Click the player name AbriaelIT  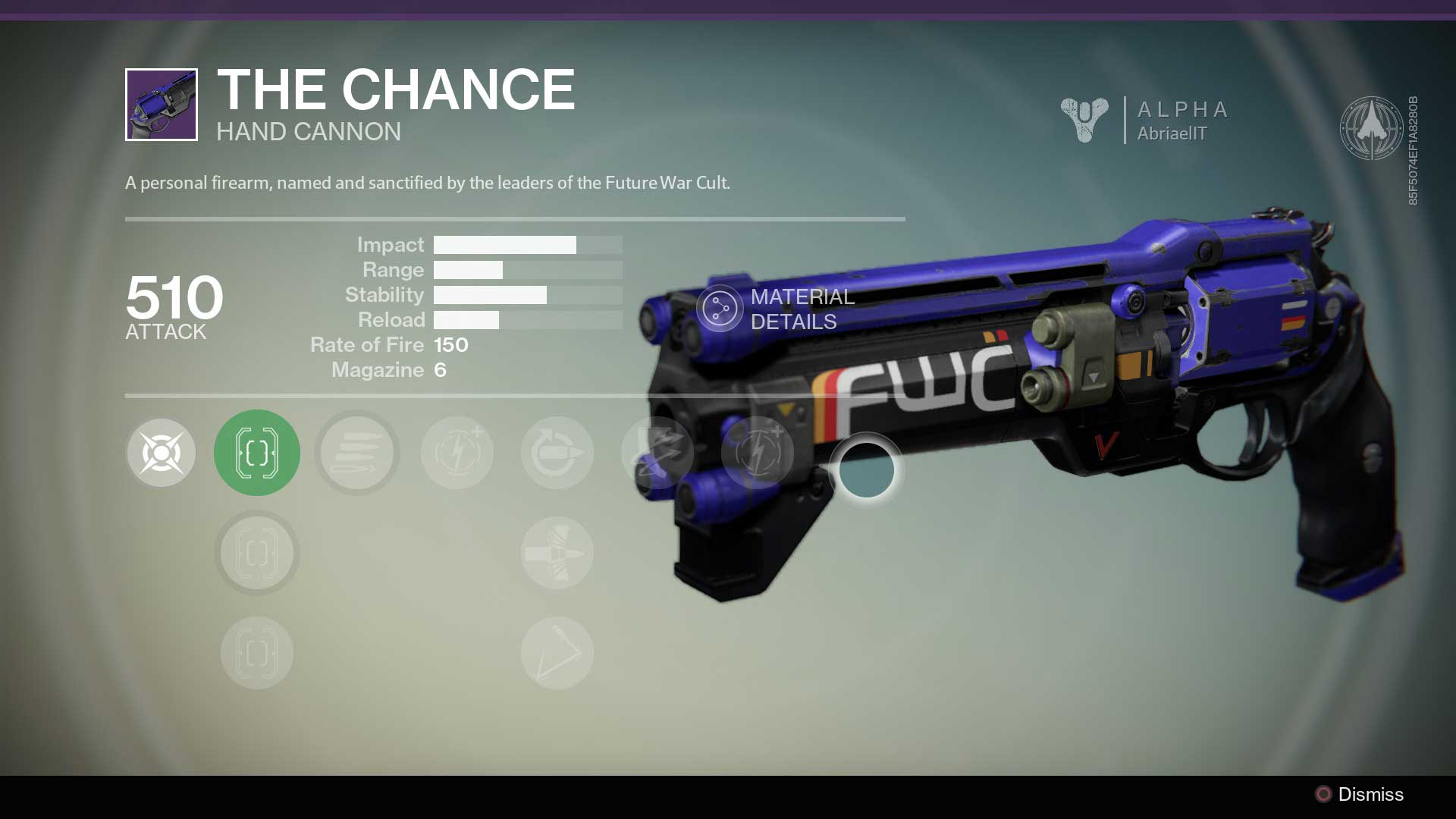[1174, 134]
